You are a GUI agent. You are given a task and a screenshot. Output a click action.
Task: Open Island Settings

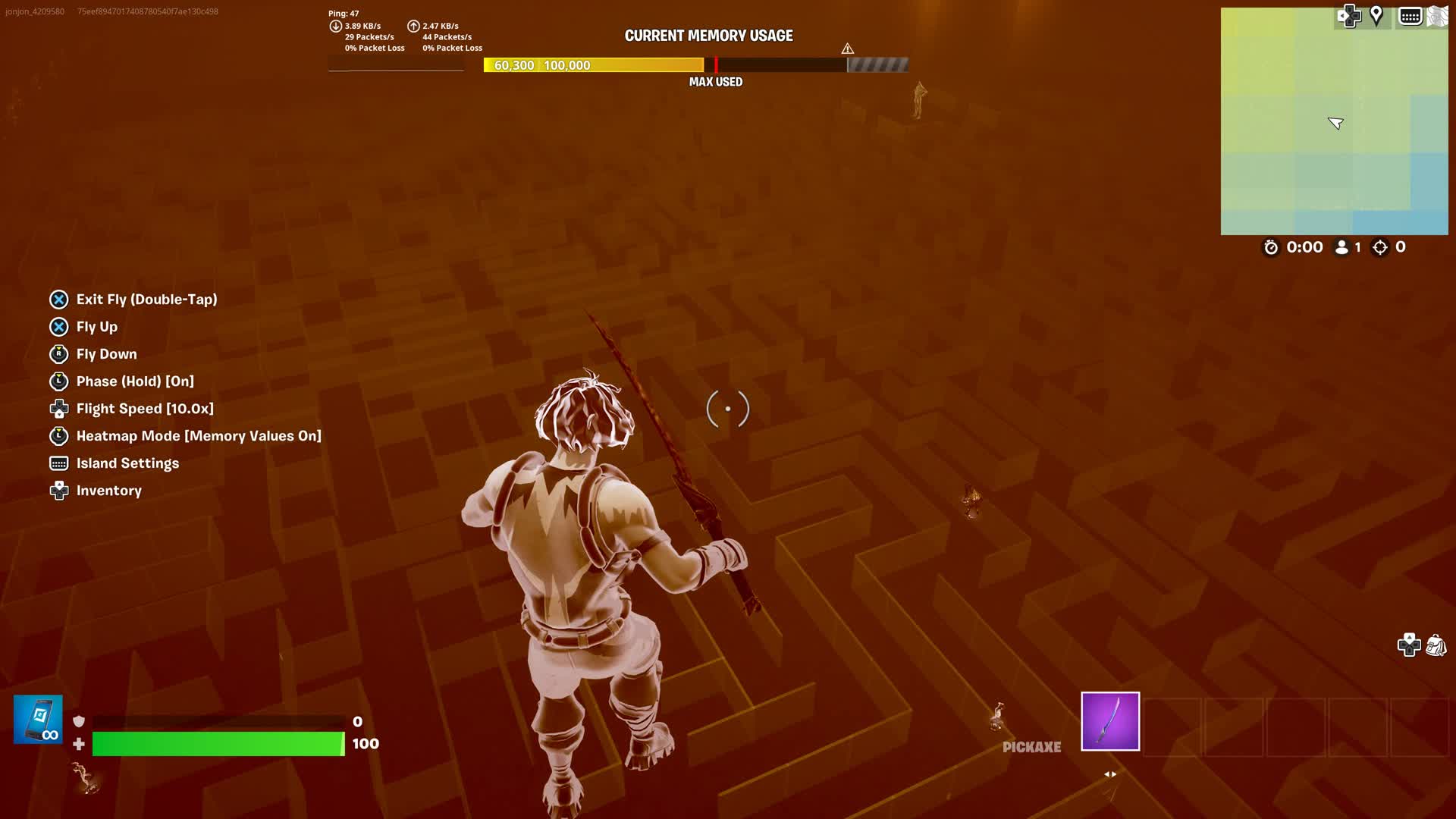[127, 463]
